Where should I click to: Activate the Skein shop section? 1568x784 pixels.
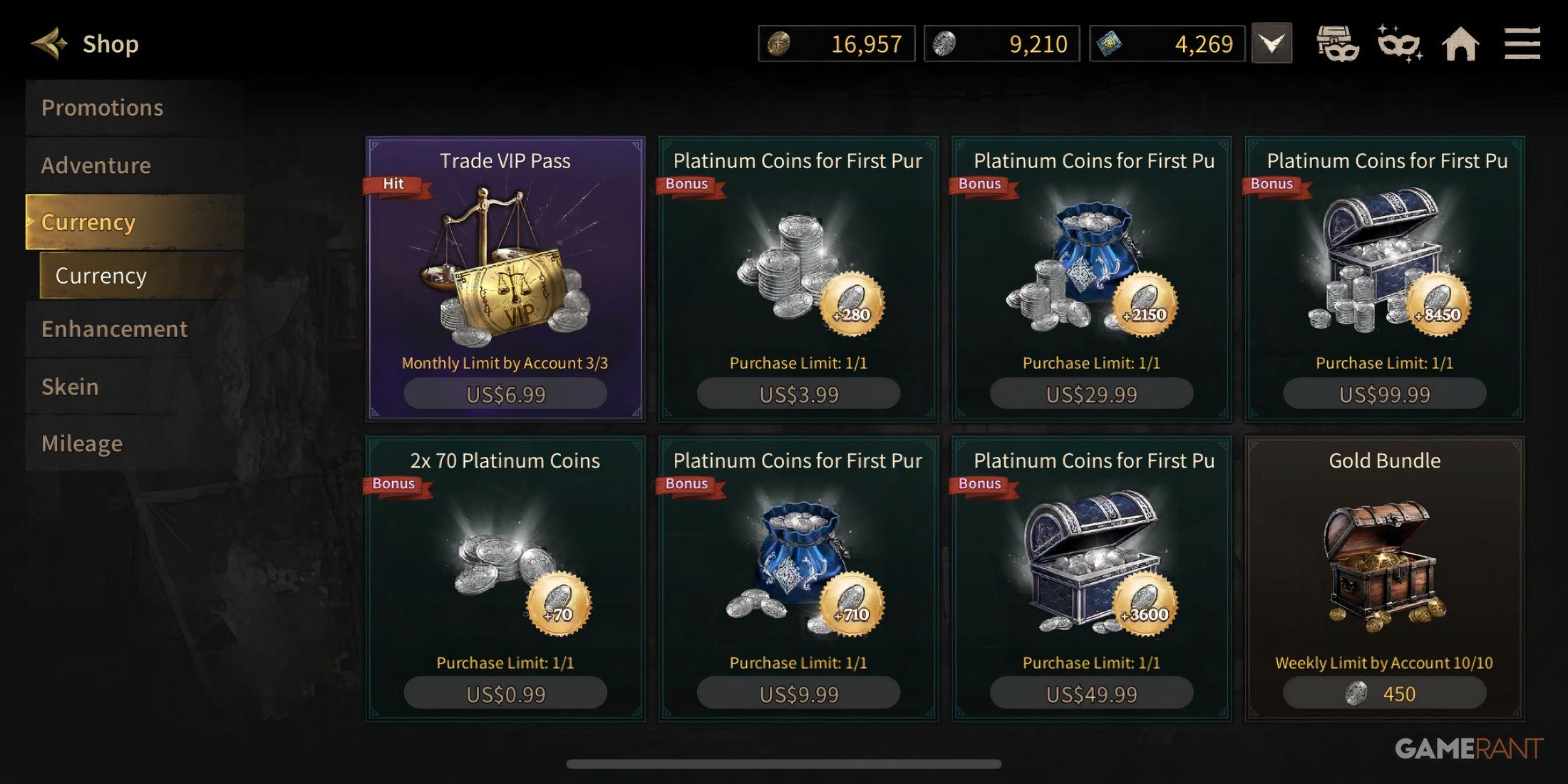[x=71, y=386]
